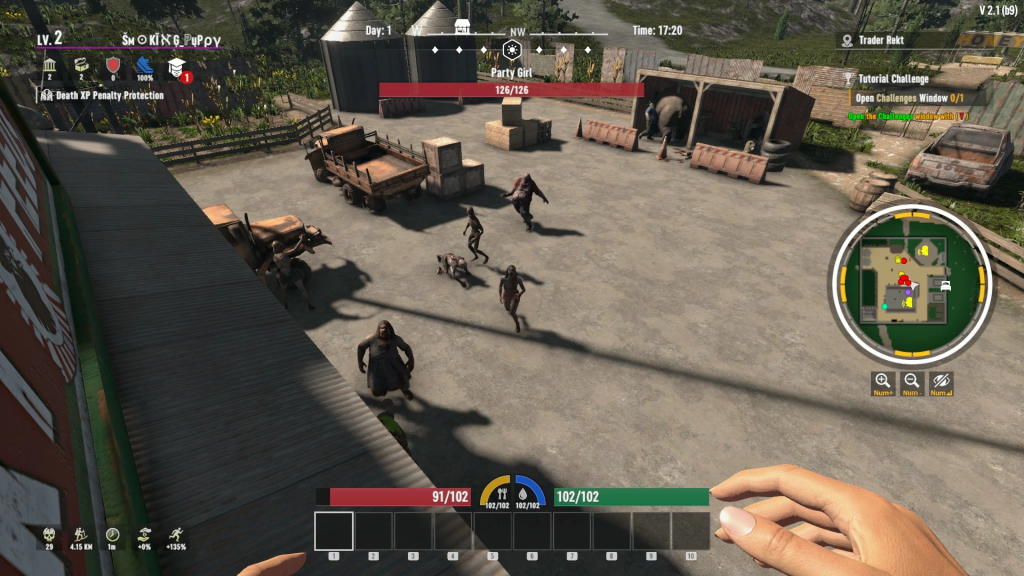Click the open chest loot stage icon
Screen dimensions: 1024x576
pyautogui.click(x=81, y=65)
